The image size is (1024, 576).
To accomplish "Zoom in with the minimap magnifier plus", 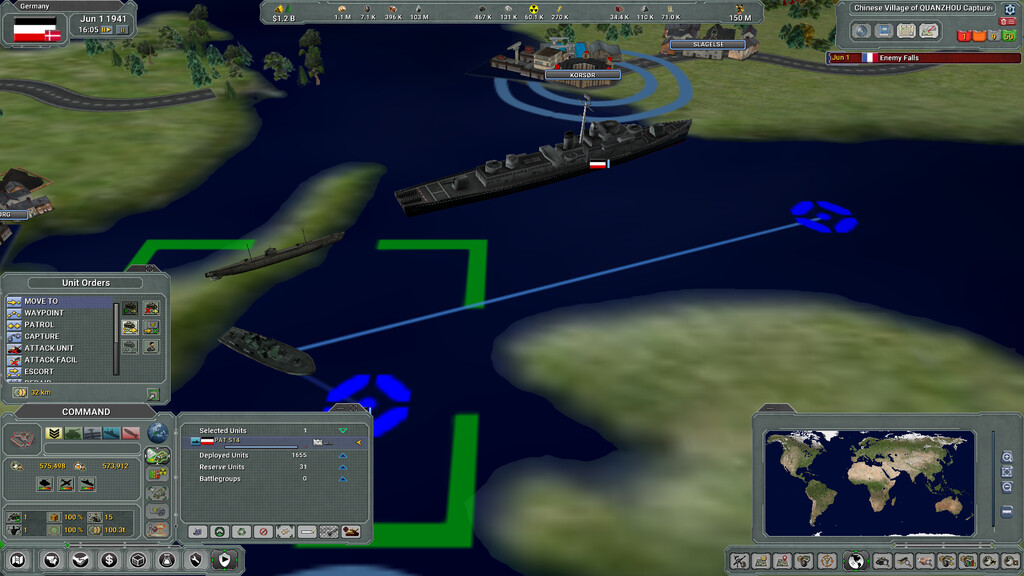I will pyautogui.click(x=1008, y=456).
